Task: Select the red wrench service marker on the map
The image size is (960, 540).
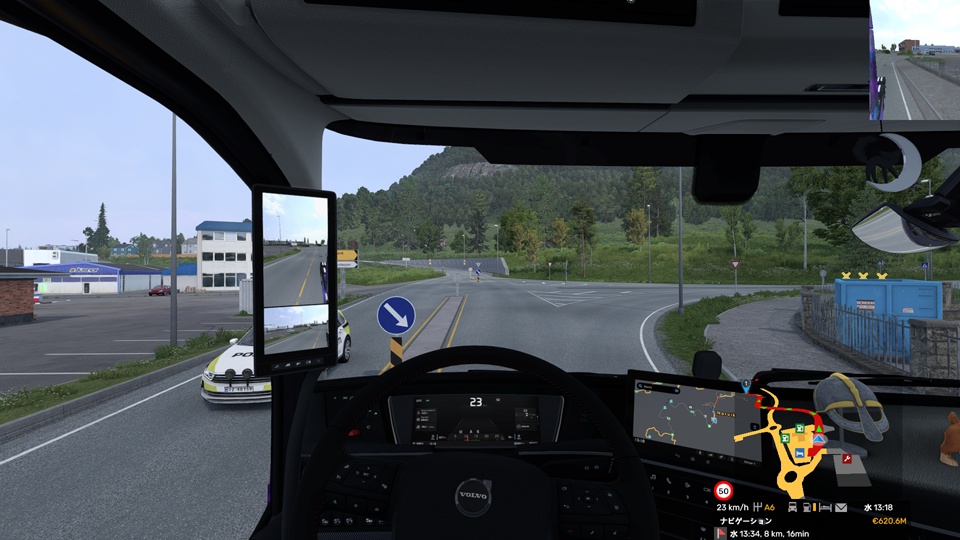Action: pos(846,459)
